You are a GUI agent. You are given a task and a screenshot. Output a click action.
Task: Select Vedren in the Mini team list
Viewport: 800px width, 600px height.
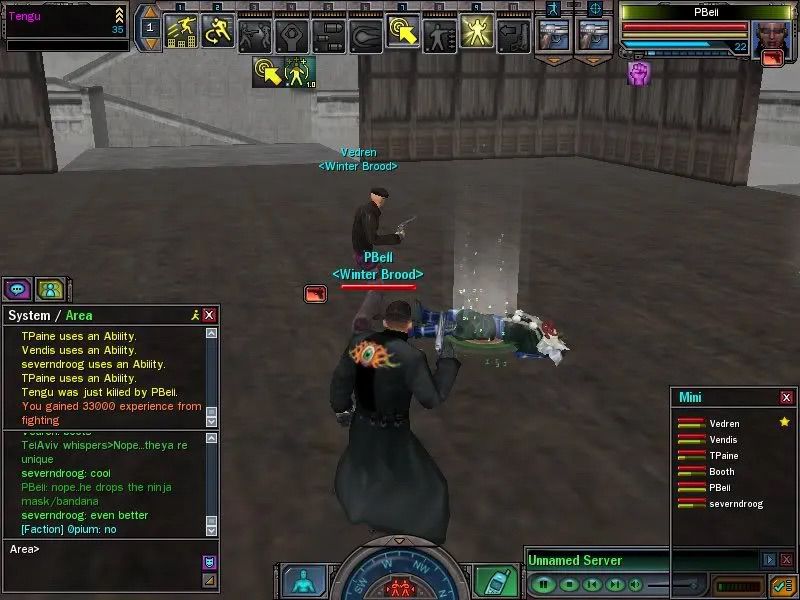(x=725, y=424)
